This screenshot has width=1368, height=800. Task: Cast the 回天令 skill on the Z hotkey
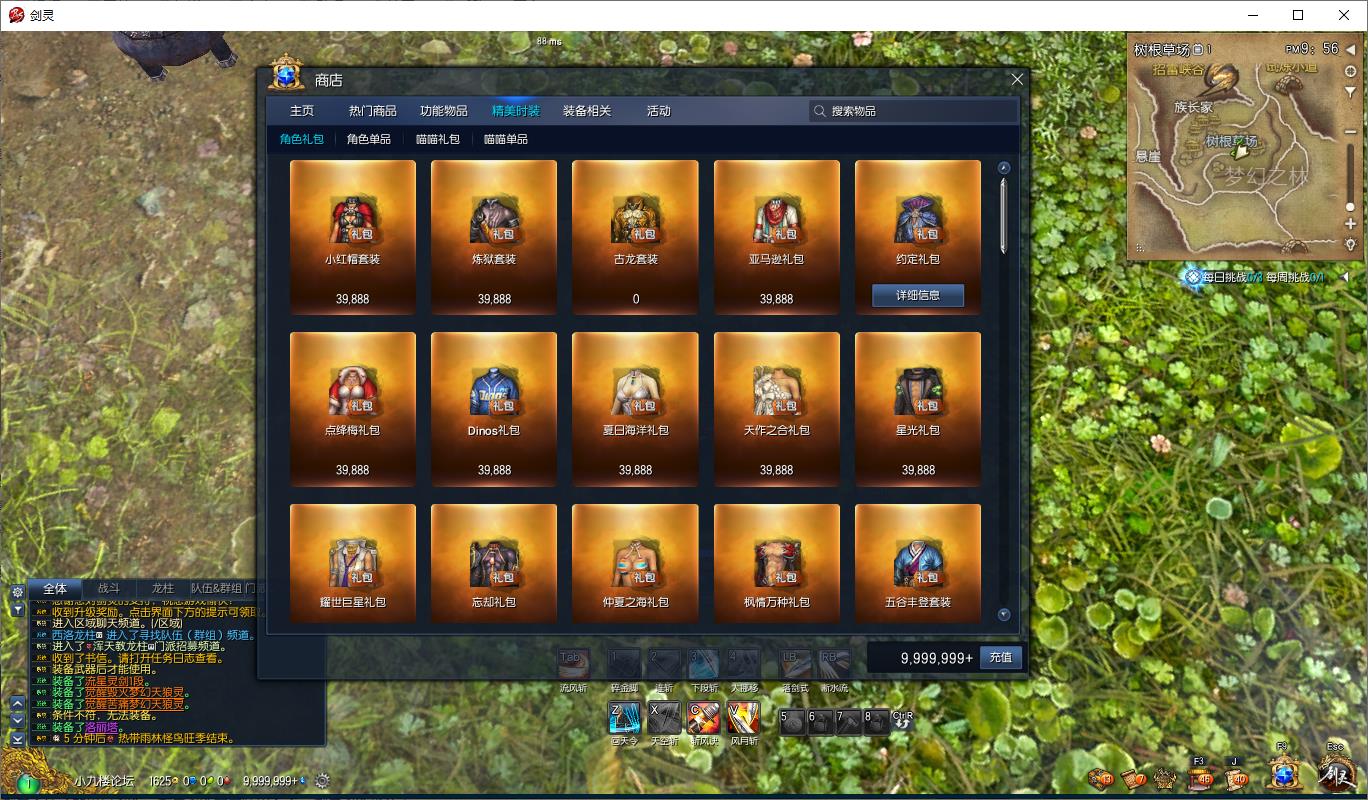[624, 719]
